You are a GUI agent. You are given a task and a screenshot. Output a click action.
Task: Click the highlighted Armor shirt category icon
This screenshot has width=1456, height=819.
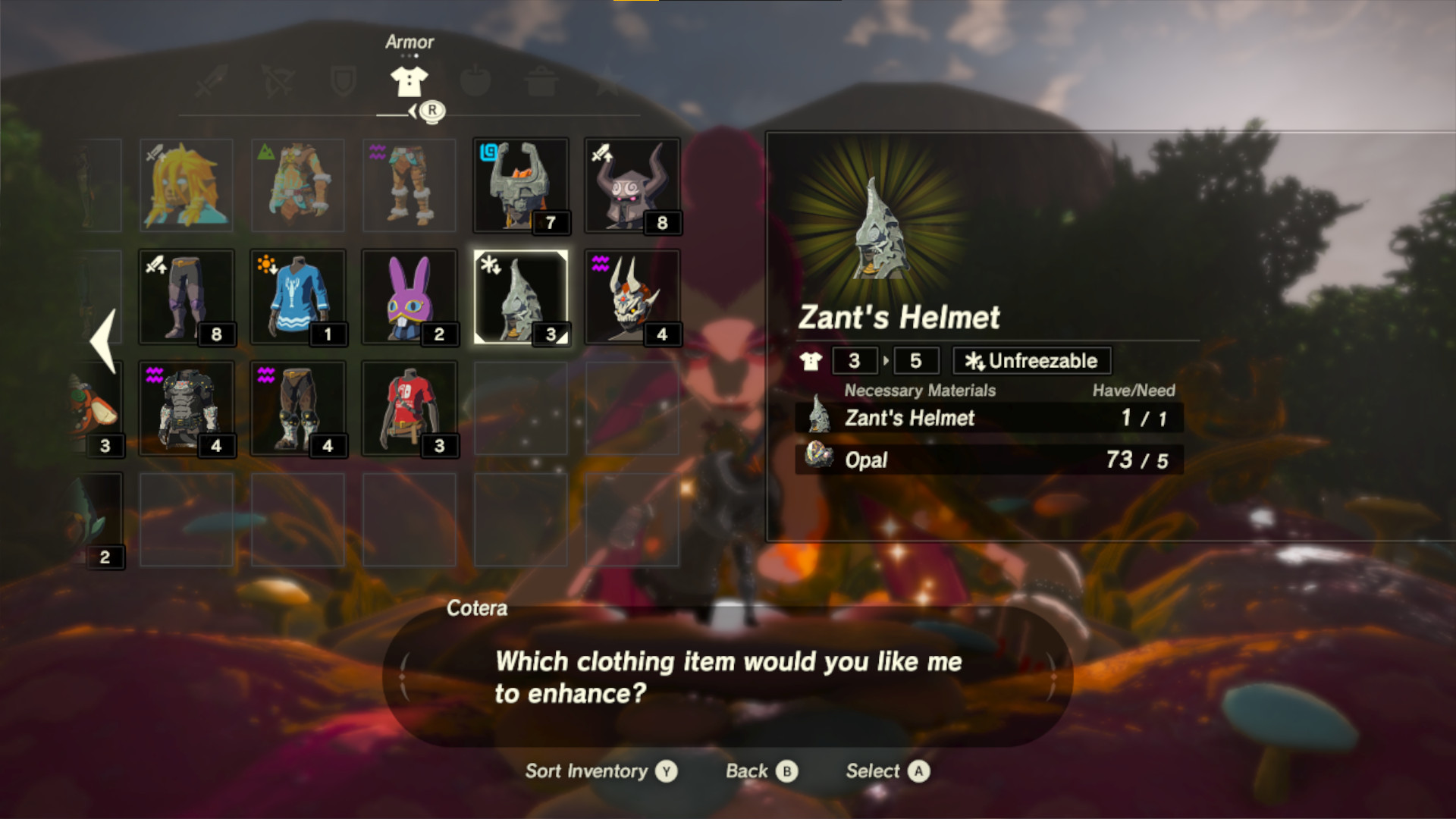409,80
